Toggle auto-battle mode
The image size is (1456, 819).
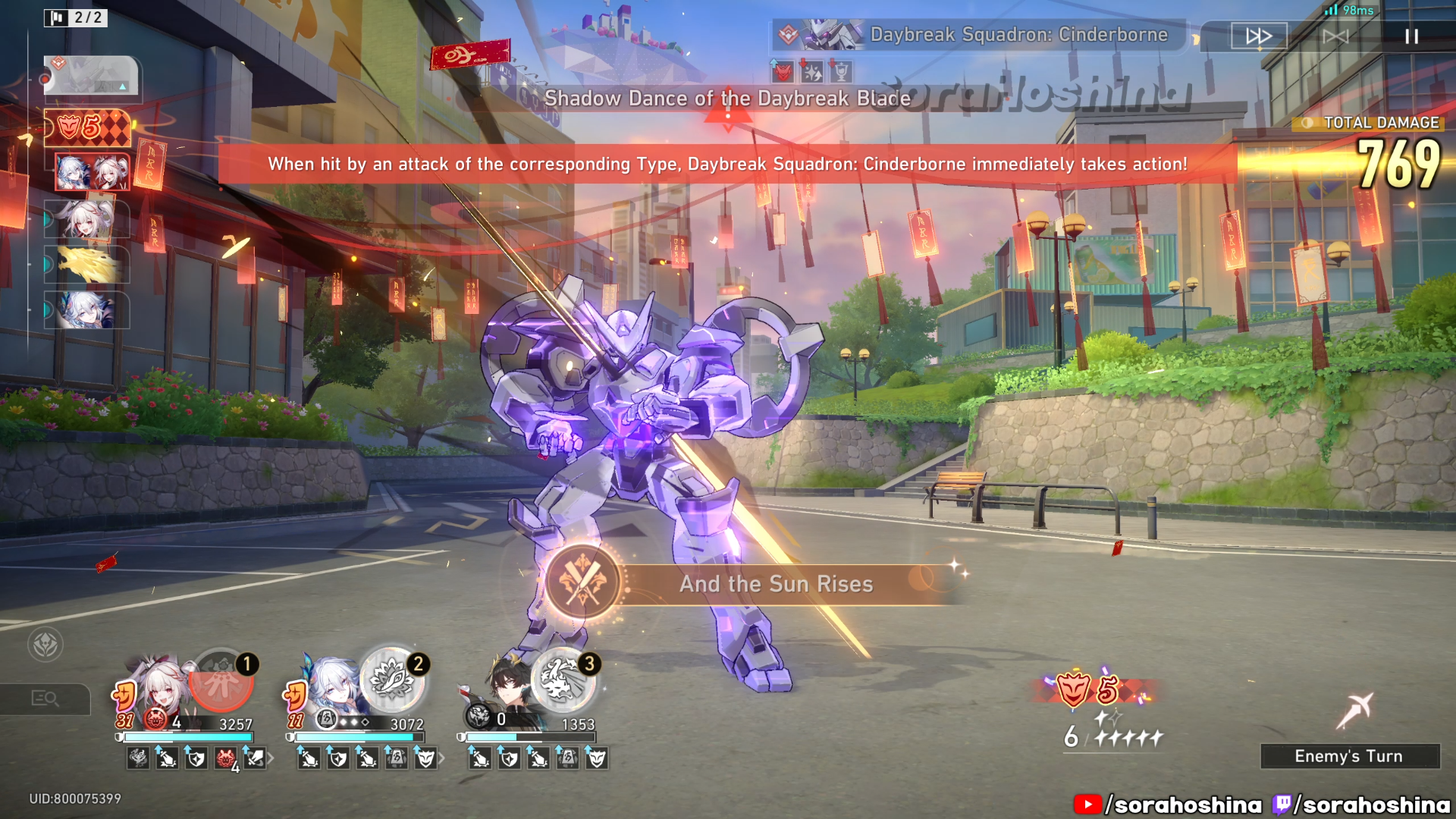1335,36
